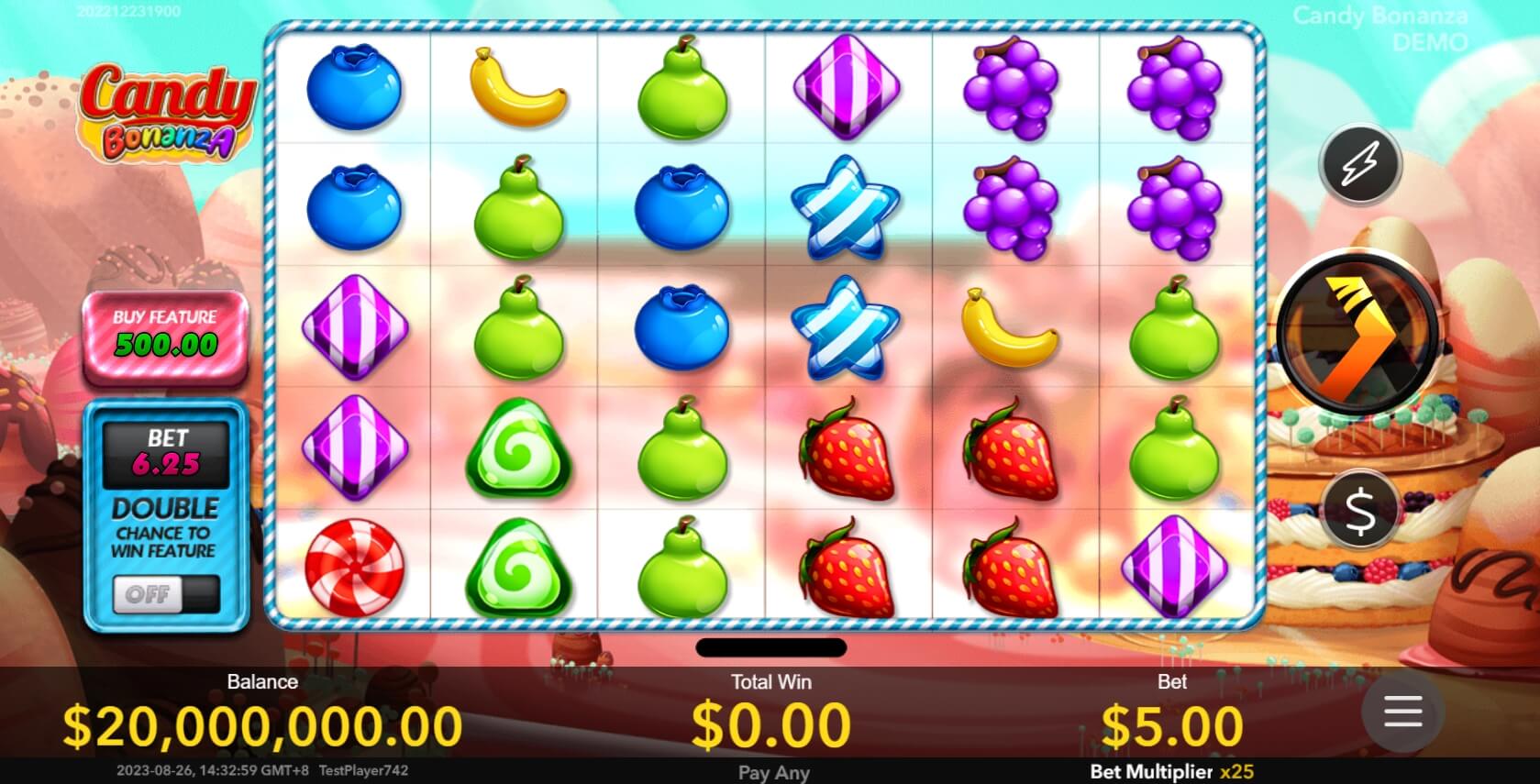The height and width of the screenshot is (784, 1540).
Task: Open bet settings with the dollar icon
Action: pos(1358,511)
